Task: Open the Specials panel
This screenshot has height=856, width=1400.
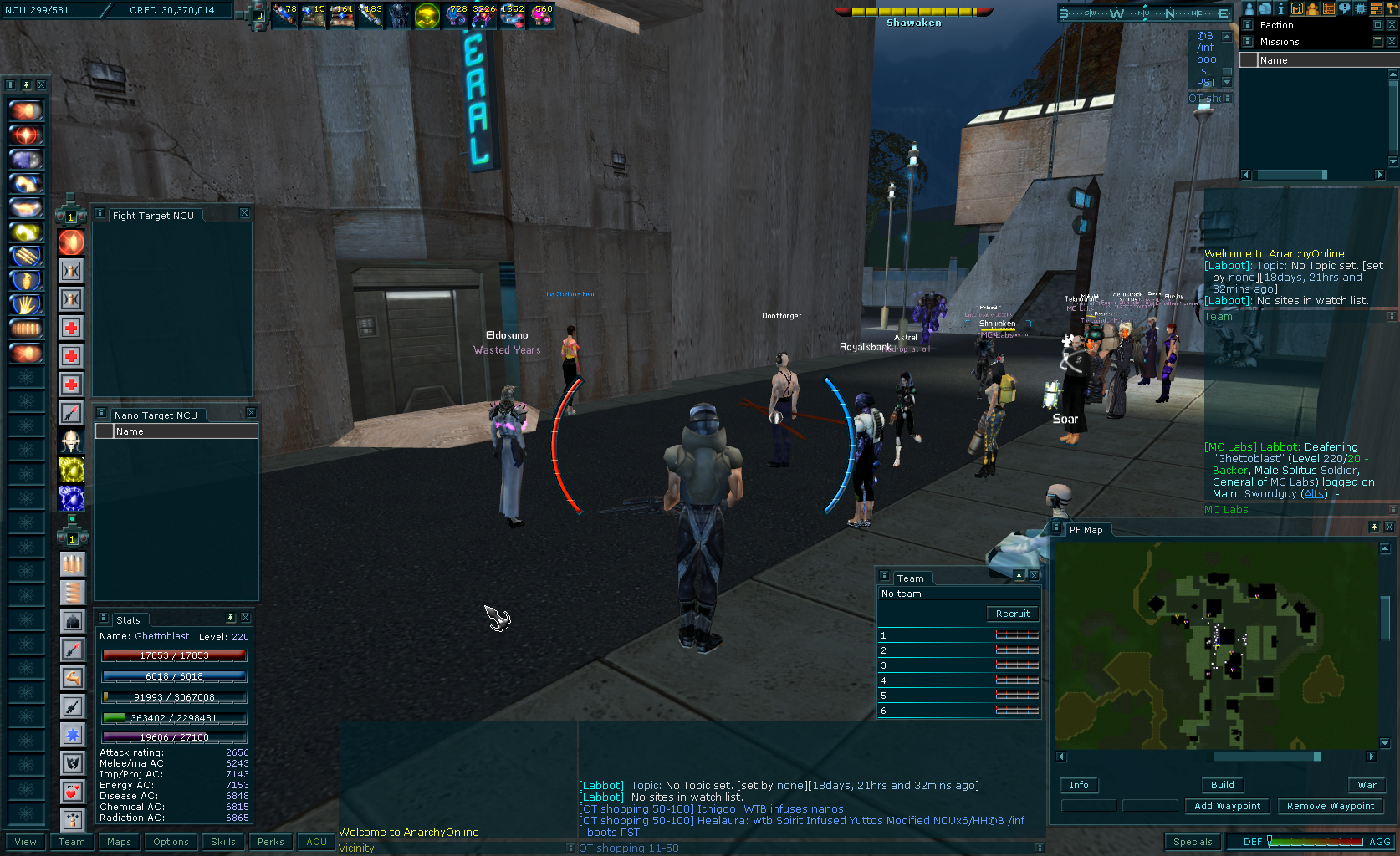Action: [1193, 842]
